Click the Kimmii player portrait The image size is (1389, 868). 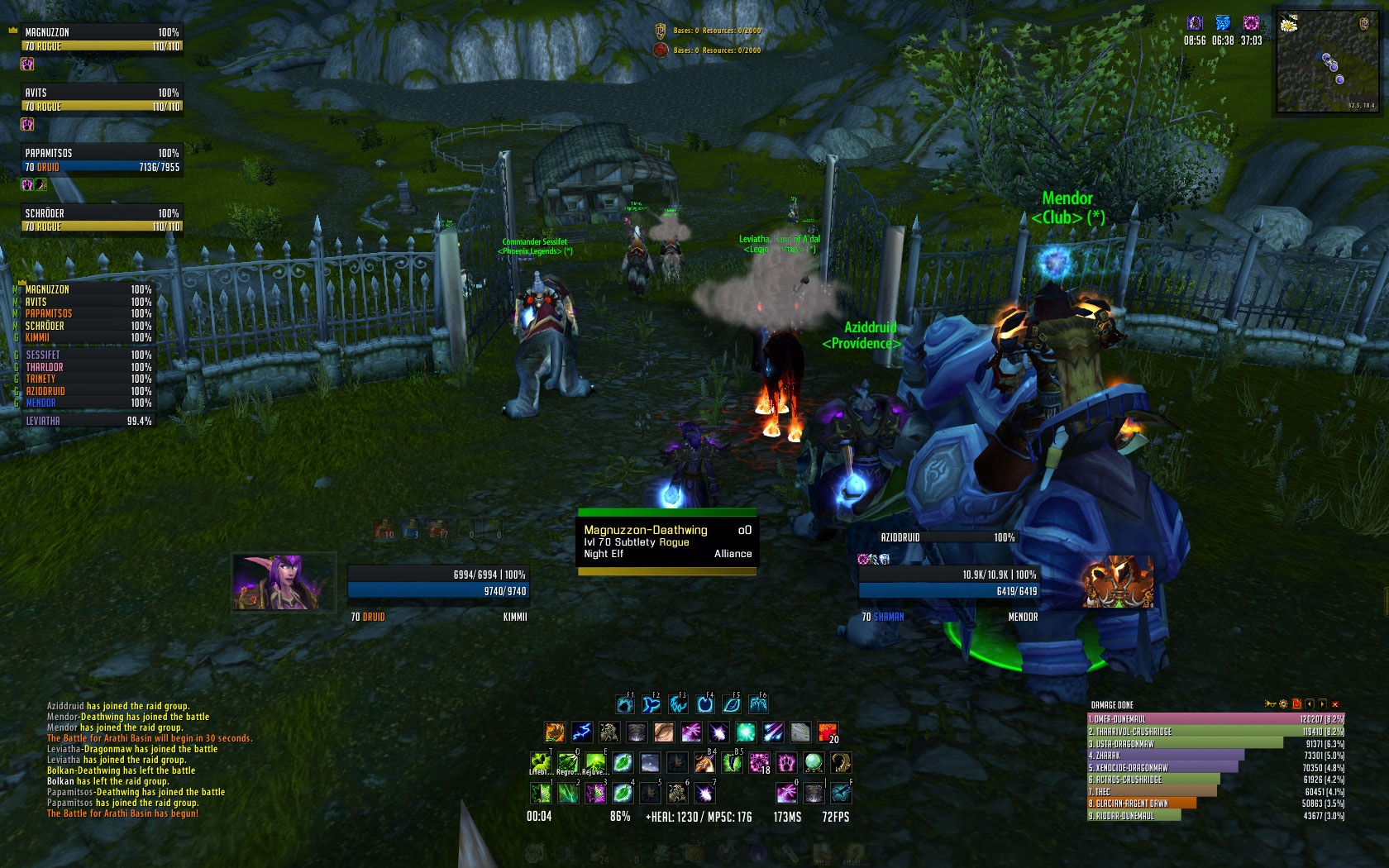pos(283,582)
